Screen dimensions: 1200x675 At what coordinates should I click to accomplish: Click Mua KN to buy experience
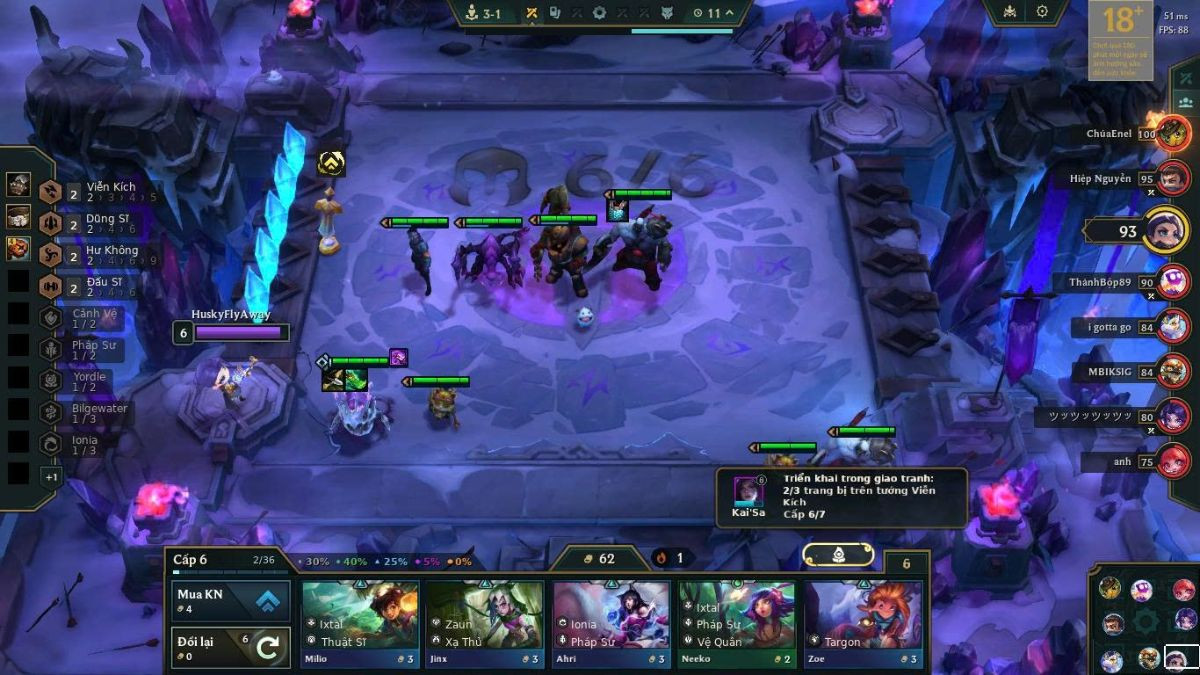point(232,600)
